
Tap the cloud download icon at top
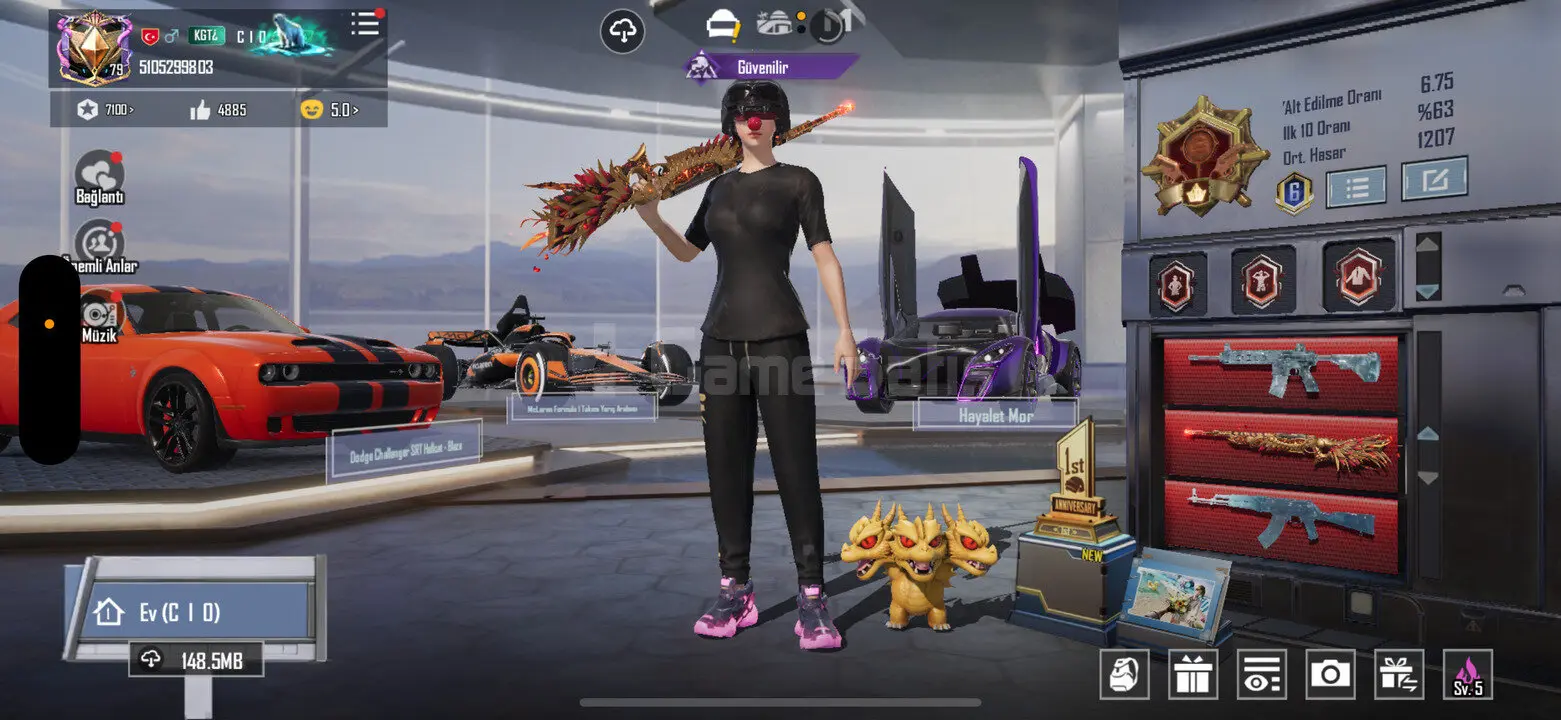[x=623, y=32]
